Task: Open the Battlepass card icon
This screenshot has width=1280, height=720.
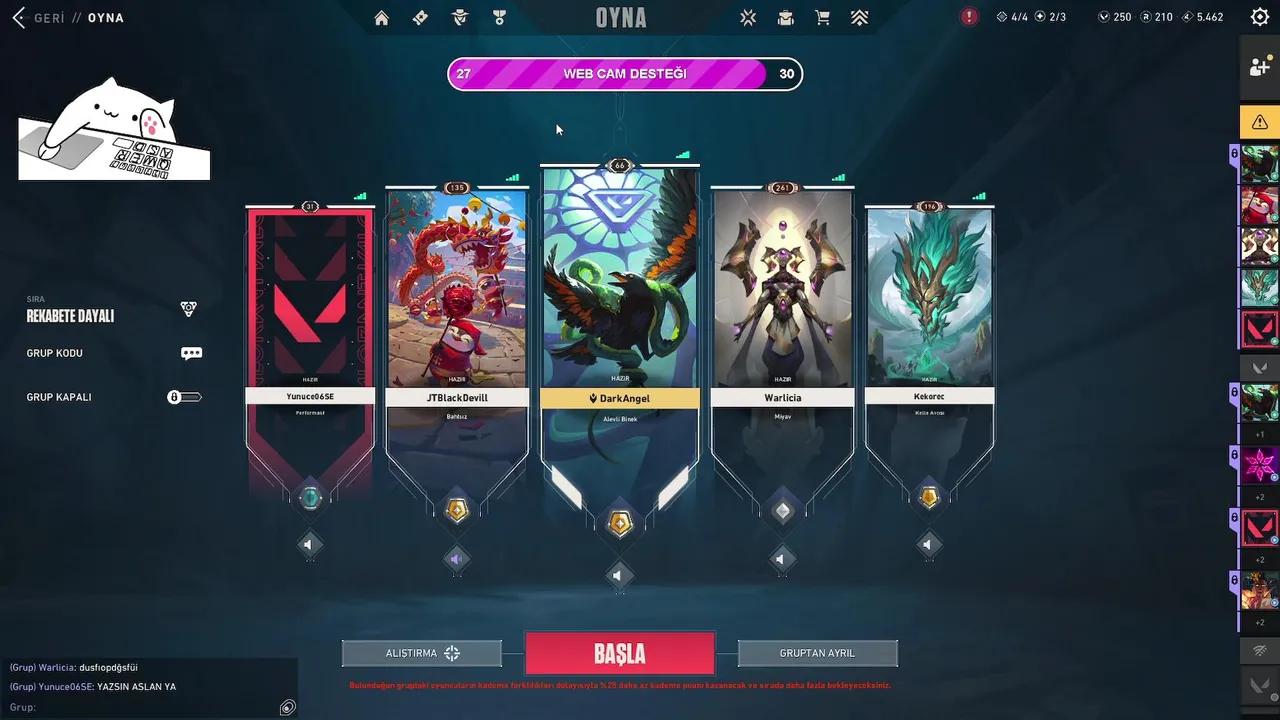Action: (x=420, y=17)
